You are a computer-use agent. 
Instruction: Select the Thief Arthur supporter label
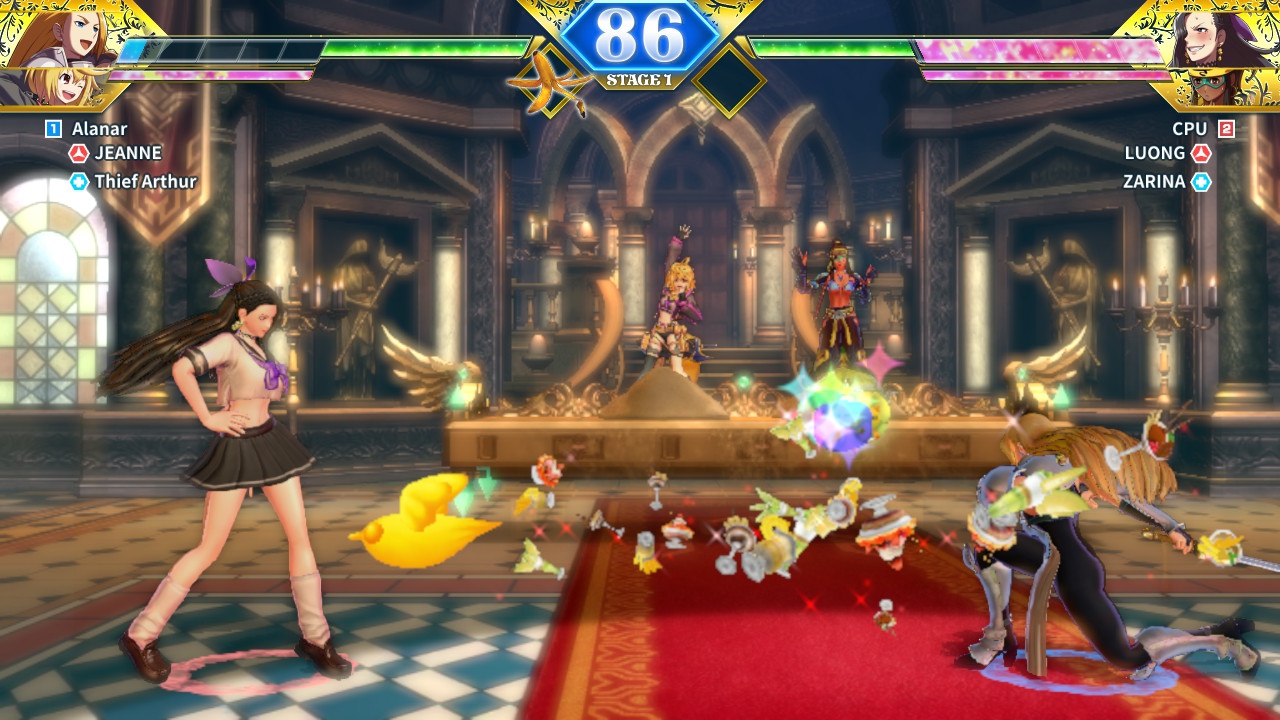[145, 181]
